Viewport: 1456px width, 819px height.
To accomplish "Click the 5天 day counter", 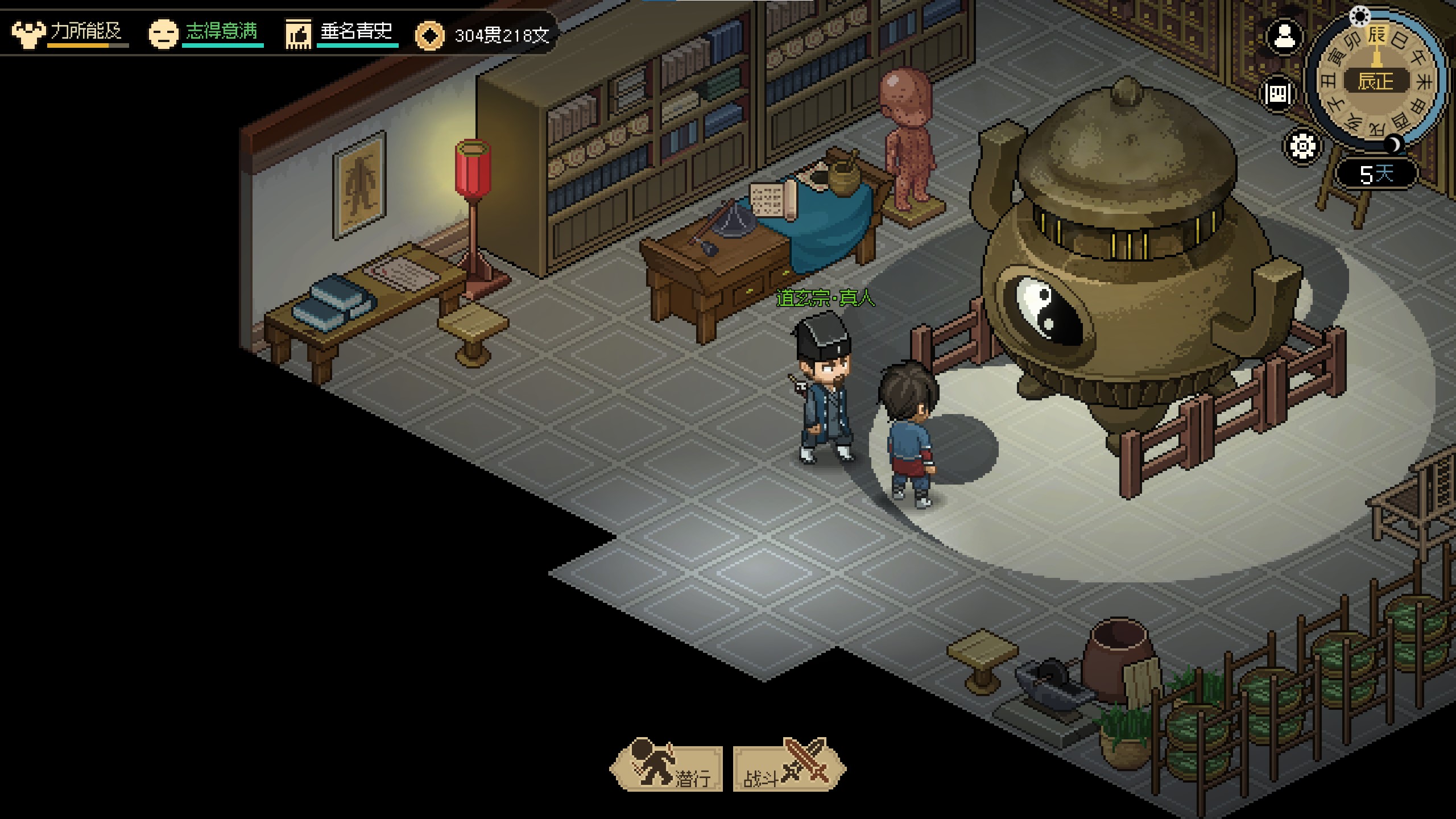I will point(1376,173).
